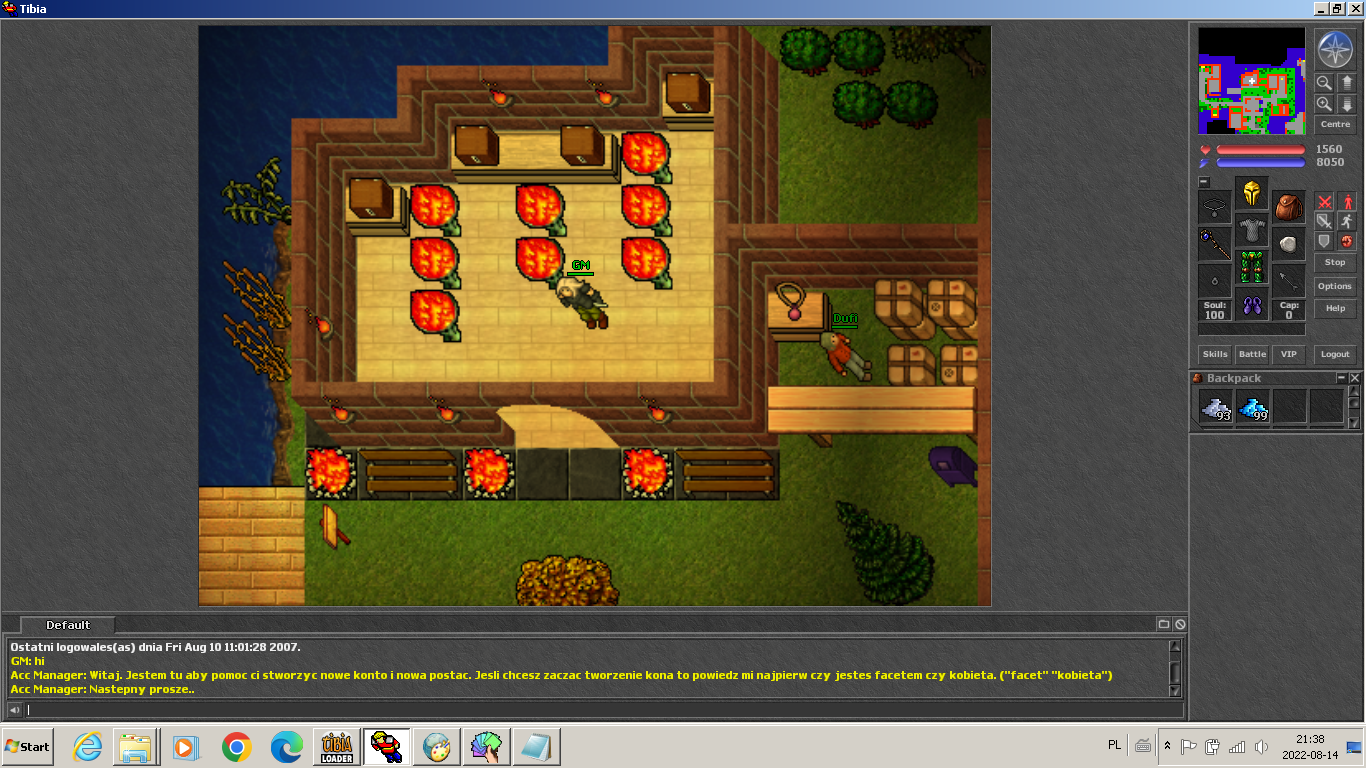The image size is (1366, 768).
Task: Click the Centre map button
Action: (x=1335, y=125)
